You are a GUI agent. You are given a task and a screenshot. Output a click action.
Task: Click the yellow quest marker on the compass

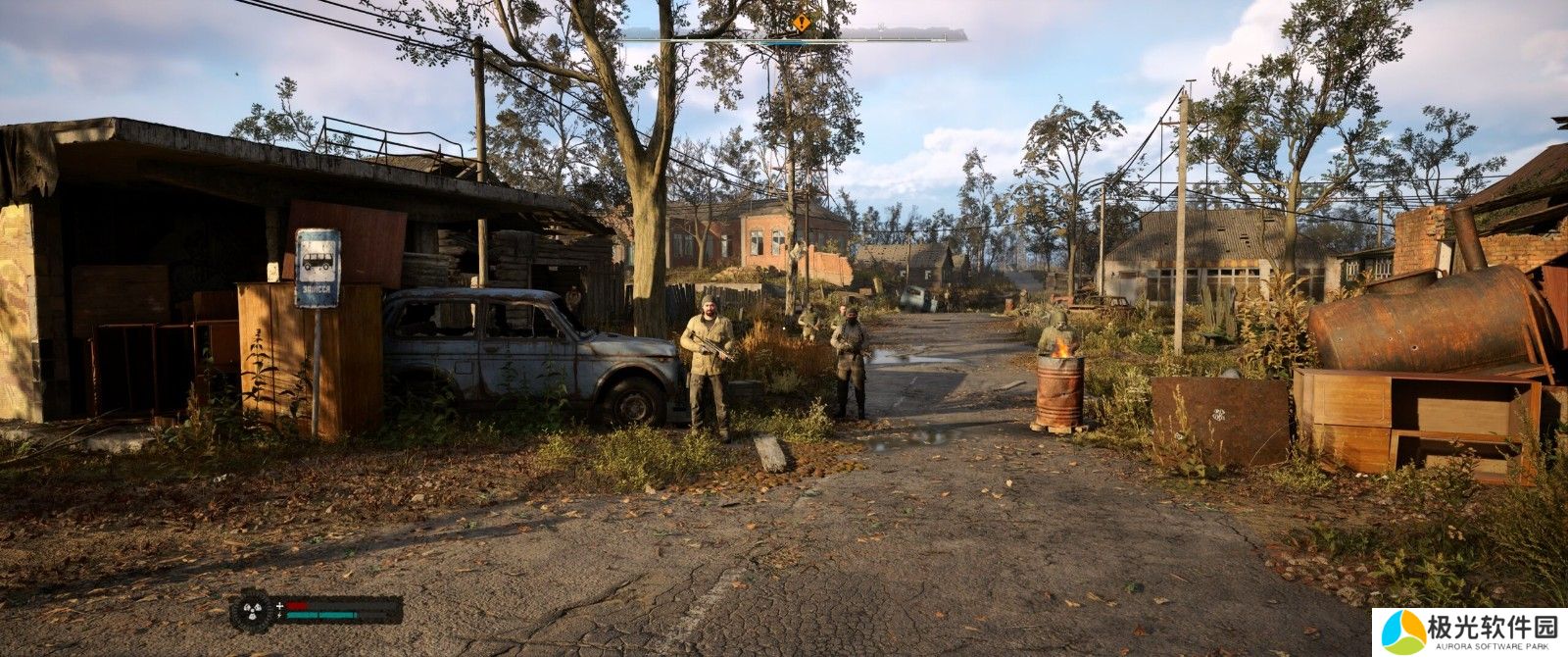pyautogui.click(x=803, y=21)
